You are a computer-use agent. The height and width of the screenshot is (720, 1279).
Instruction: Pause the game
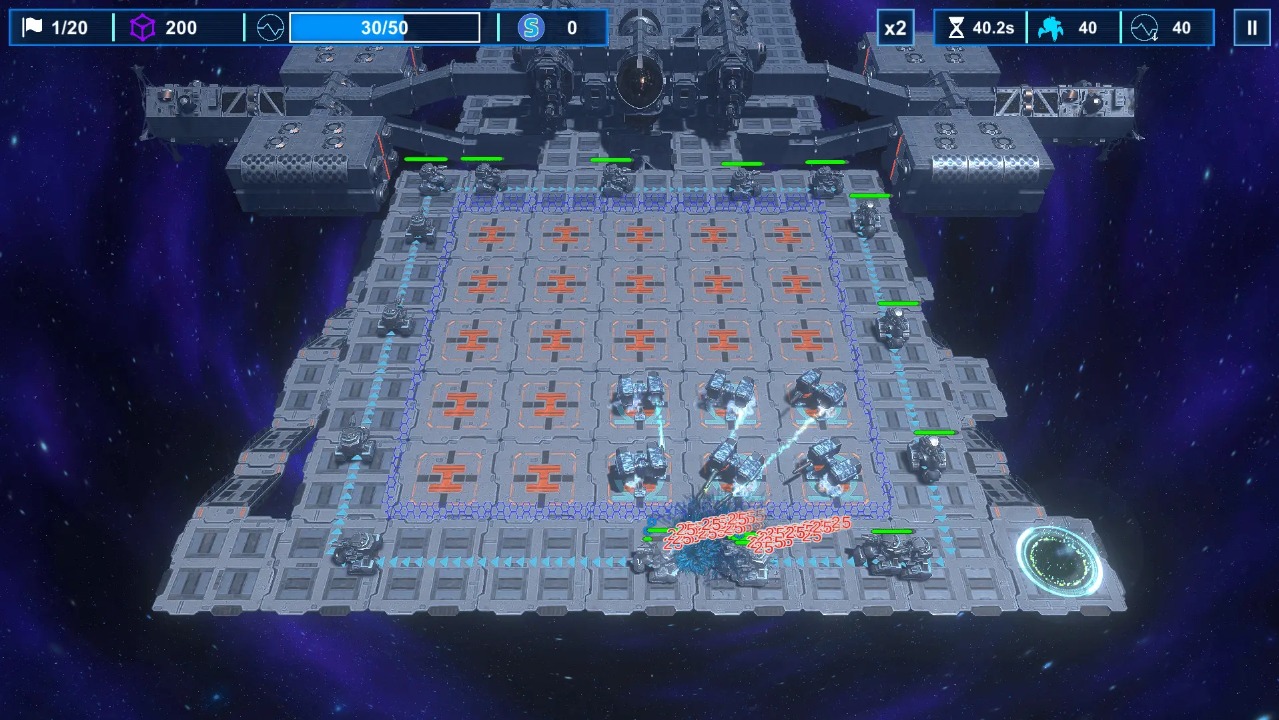pyautogui.click(x=1251, y=28)
